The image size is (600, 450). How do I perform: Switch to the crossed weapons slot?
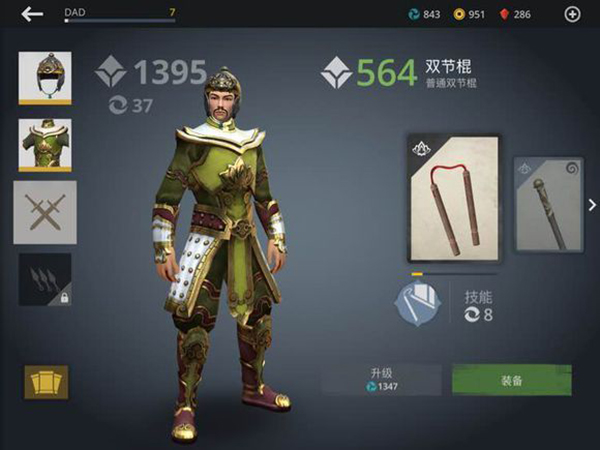pos(45,213)
